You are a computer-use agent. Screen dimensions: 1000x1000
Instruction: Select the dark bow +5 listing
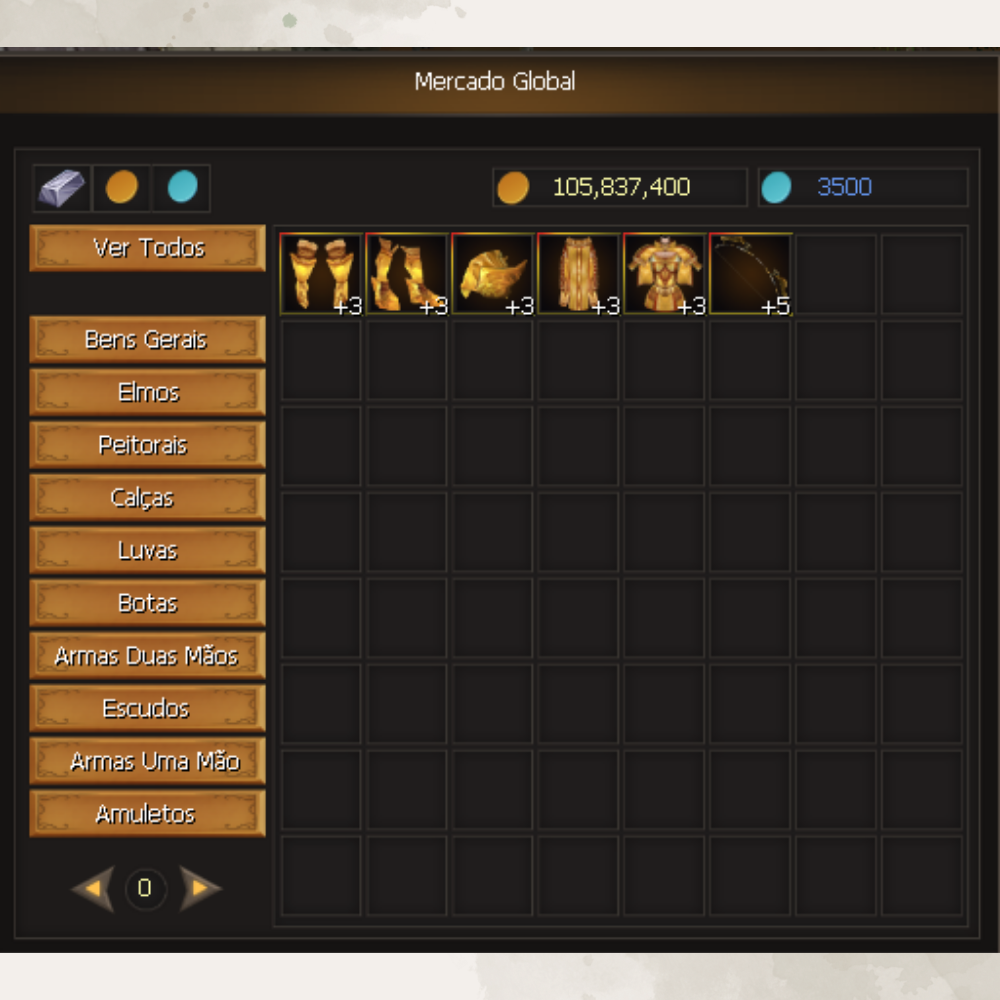(751, 275)
